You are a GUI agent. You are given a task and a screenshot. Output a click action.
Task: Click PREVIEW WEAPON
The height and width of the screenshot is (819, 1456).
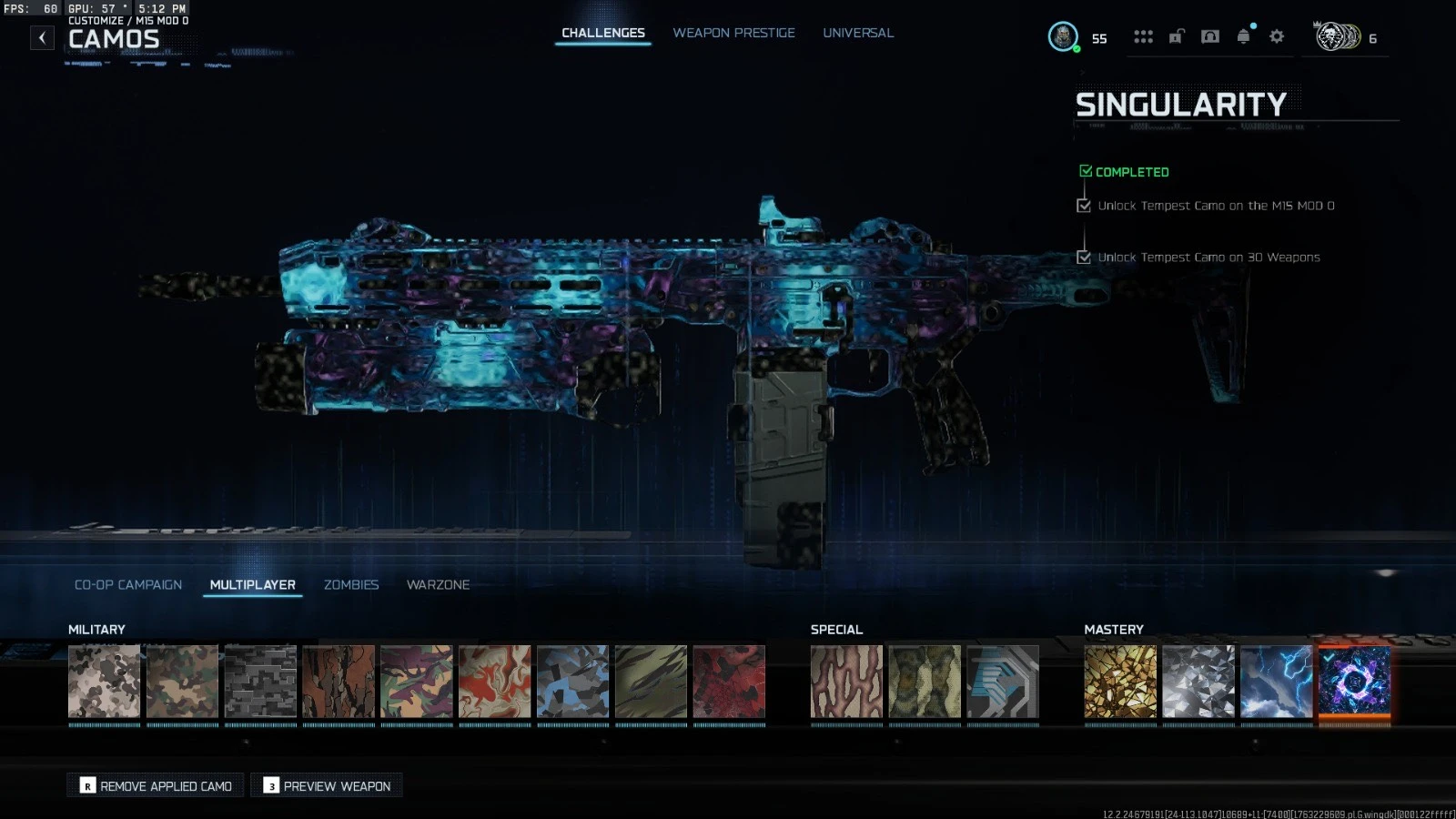click(x=326, y=785)
